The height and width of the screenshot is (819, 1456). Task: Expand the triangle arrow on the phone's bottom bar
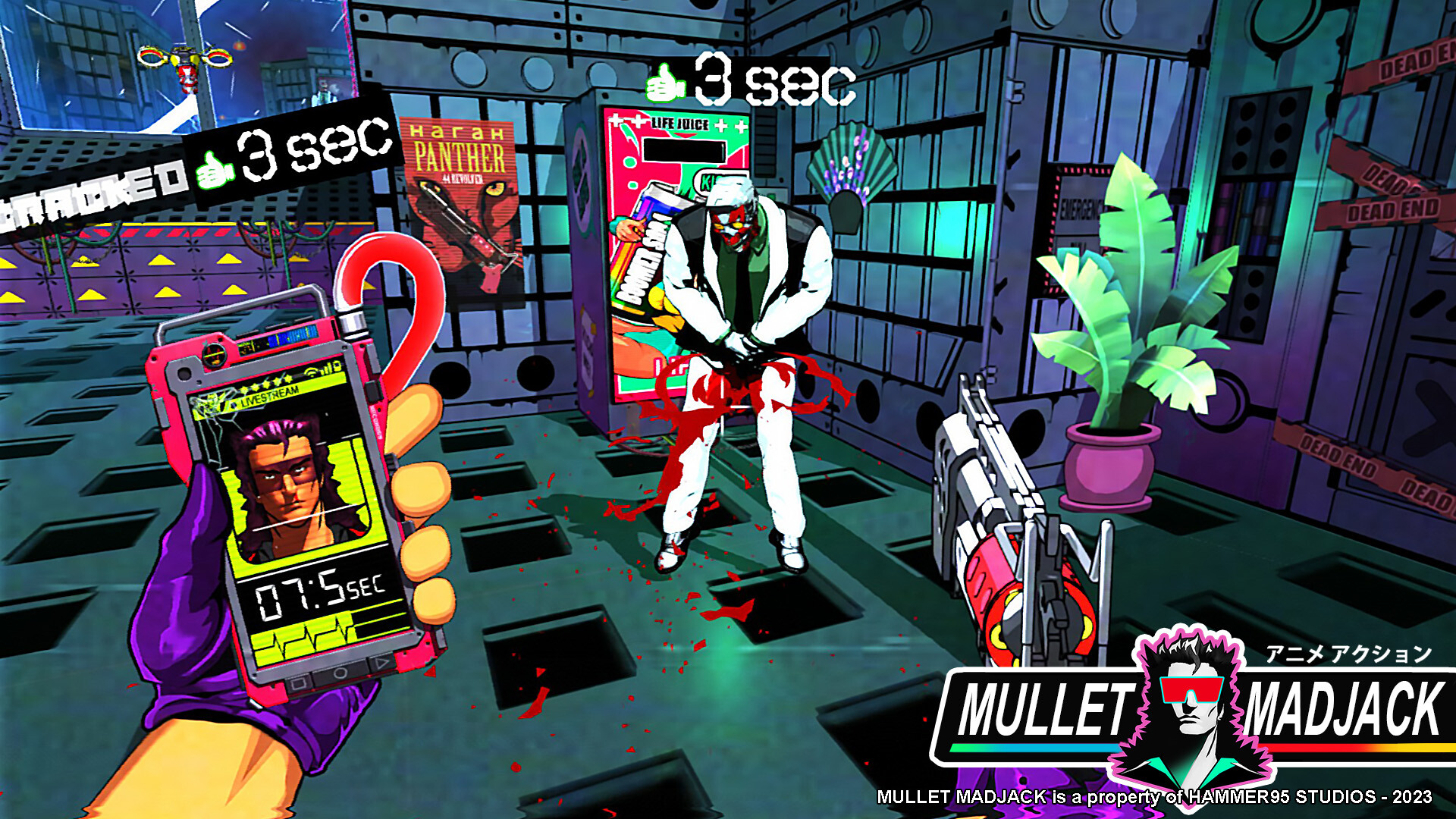point(382,663)
